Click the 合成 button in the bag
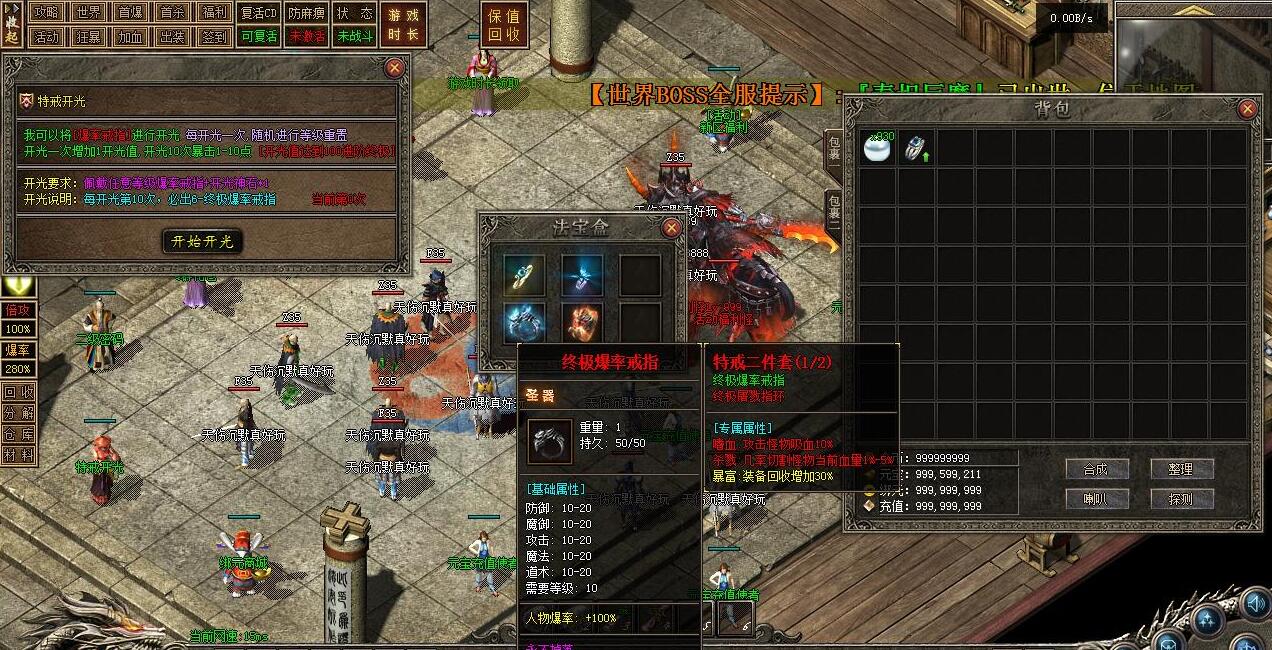1272x650 pixels. [1096, 469]
